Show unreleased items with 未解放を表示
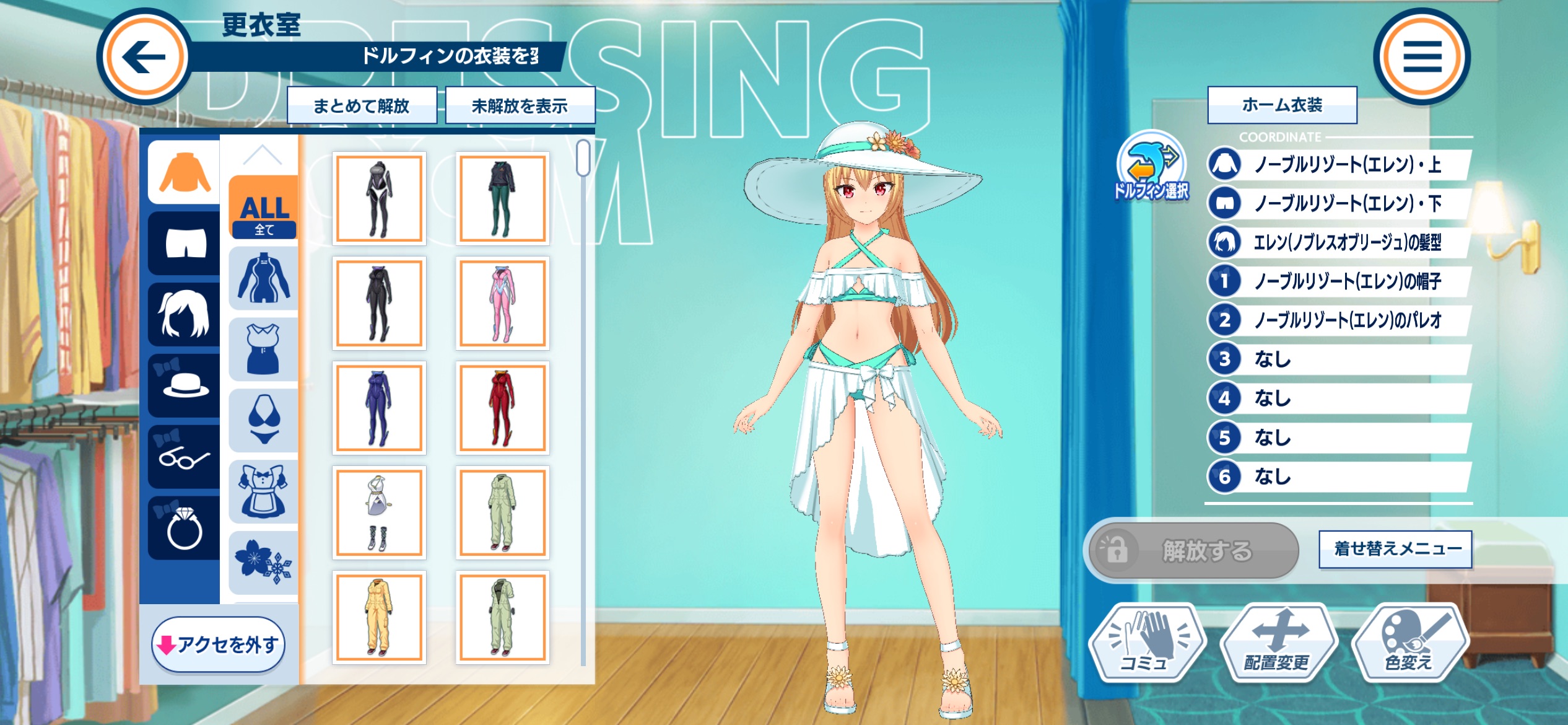Image resolution: width=1568 pixels, height=725 pixels. 520,106
